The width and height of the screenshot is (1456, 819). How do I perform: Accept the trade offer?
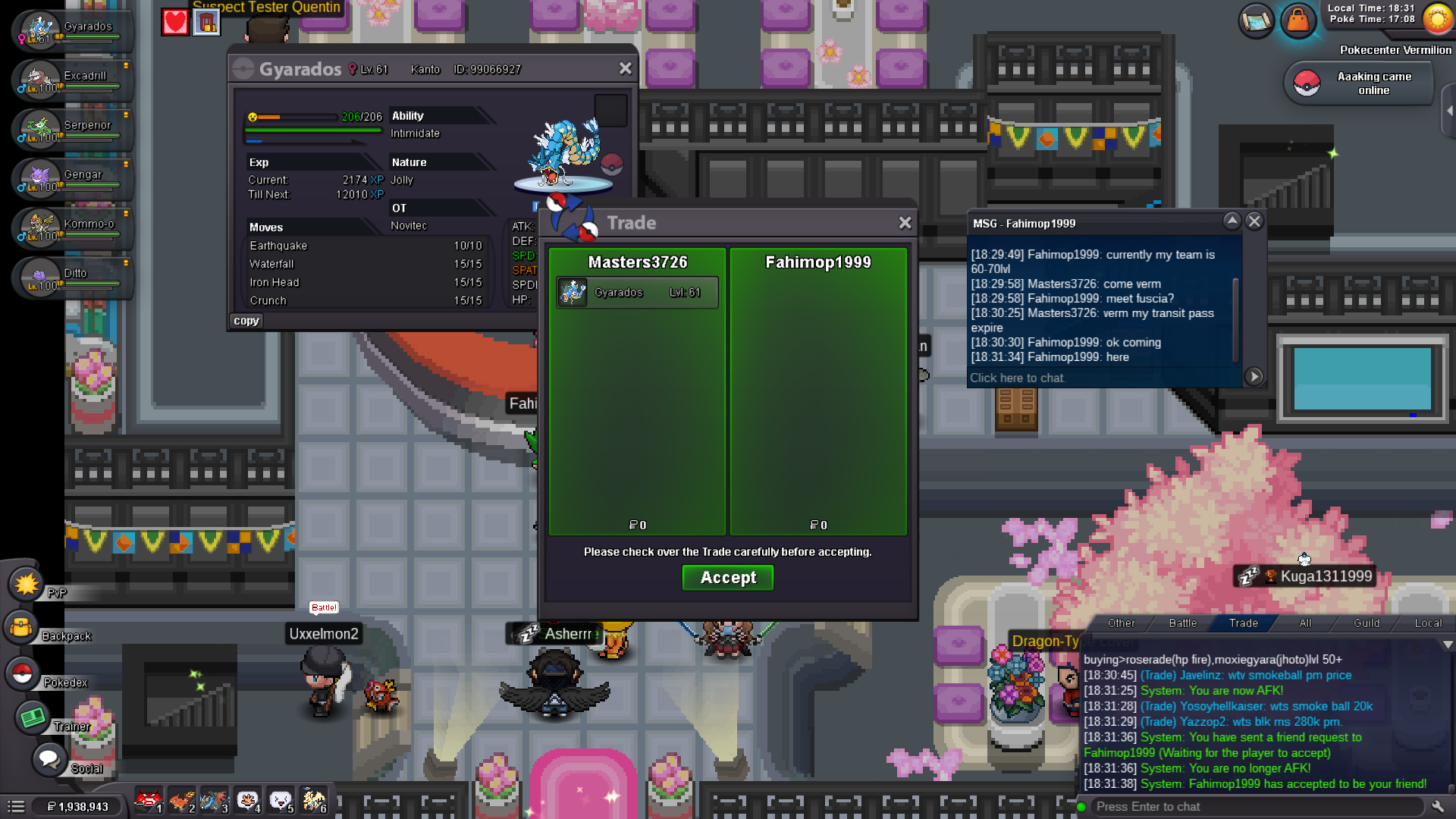pyautogui.click(x=728, y=578)
